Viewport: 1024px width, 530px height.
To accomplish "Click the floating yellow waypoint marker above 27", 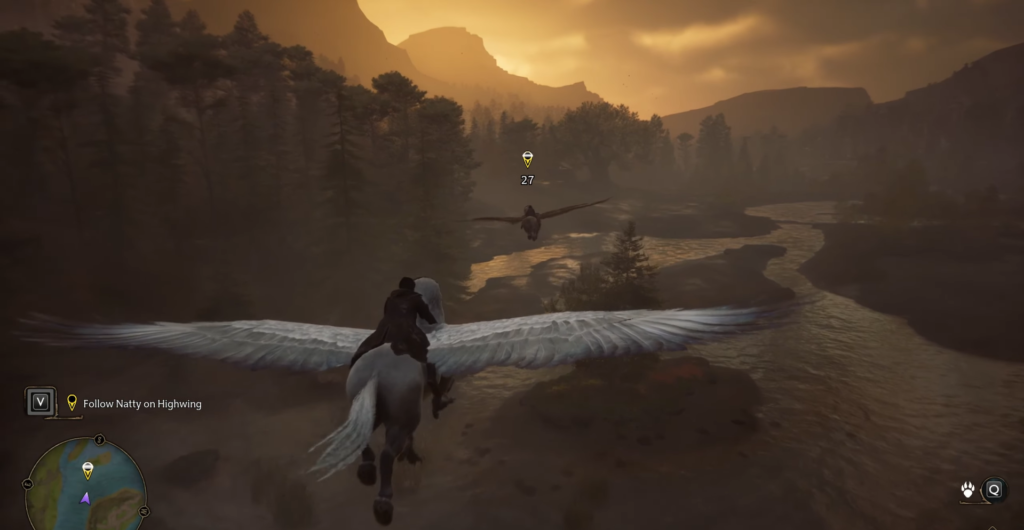I will 527,159.
